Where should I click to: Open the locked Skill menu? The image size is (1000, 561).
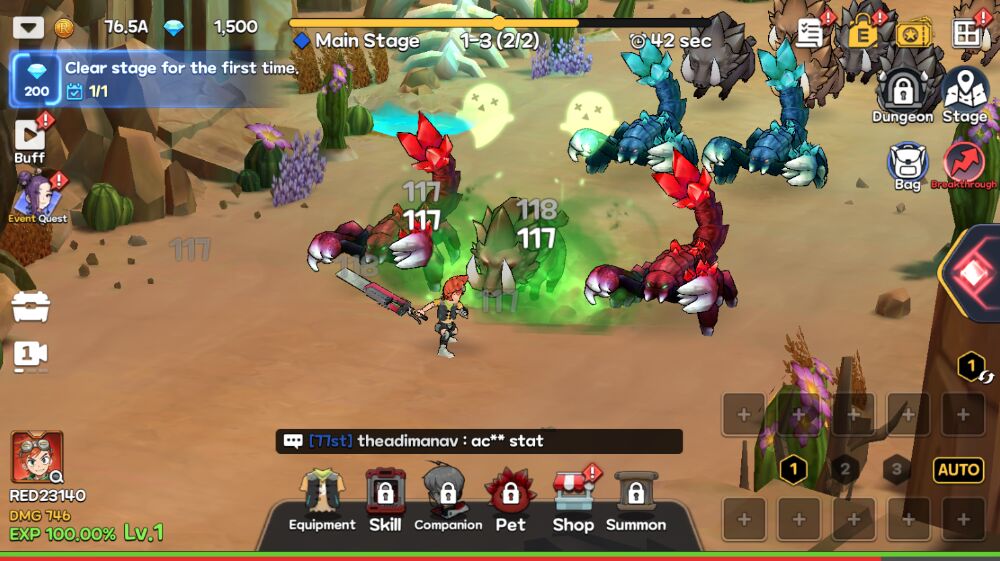pos(385,500)
